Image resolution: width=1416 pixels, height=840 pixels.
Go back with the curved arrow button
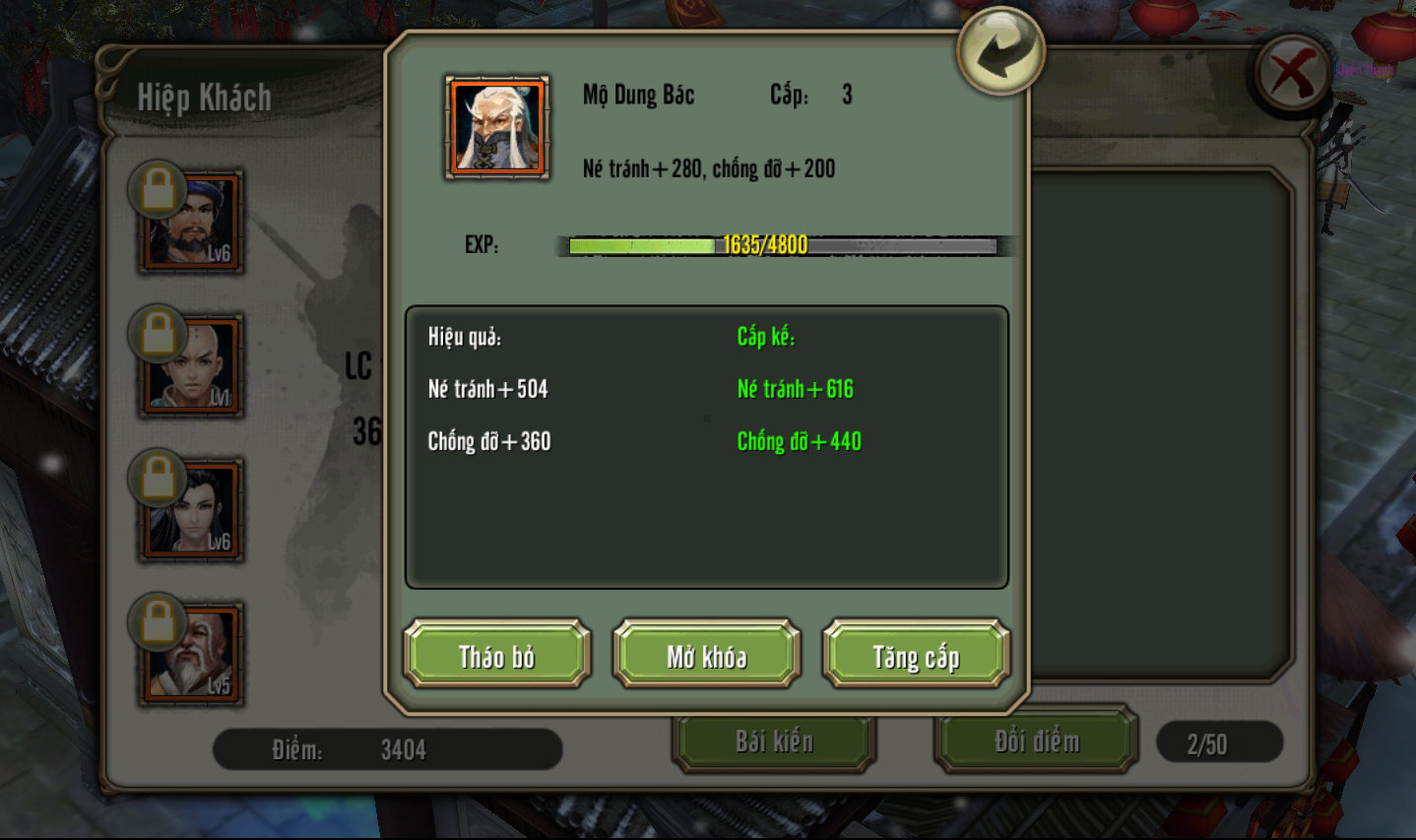click(x=999, y=51)
